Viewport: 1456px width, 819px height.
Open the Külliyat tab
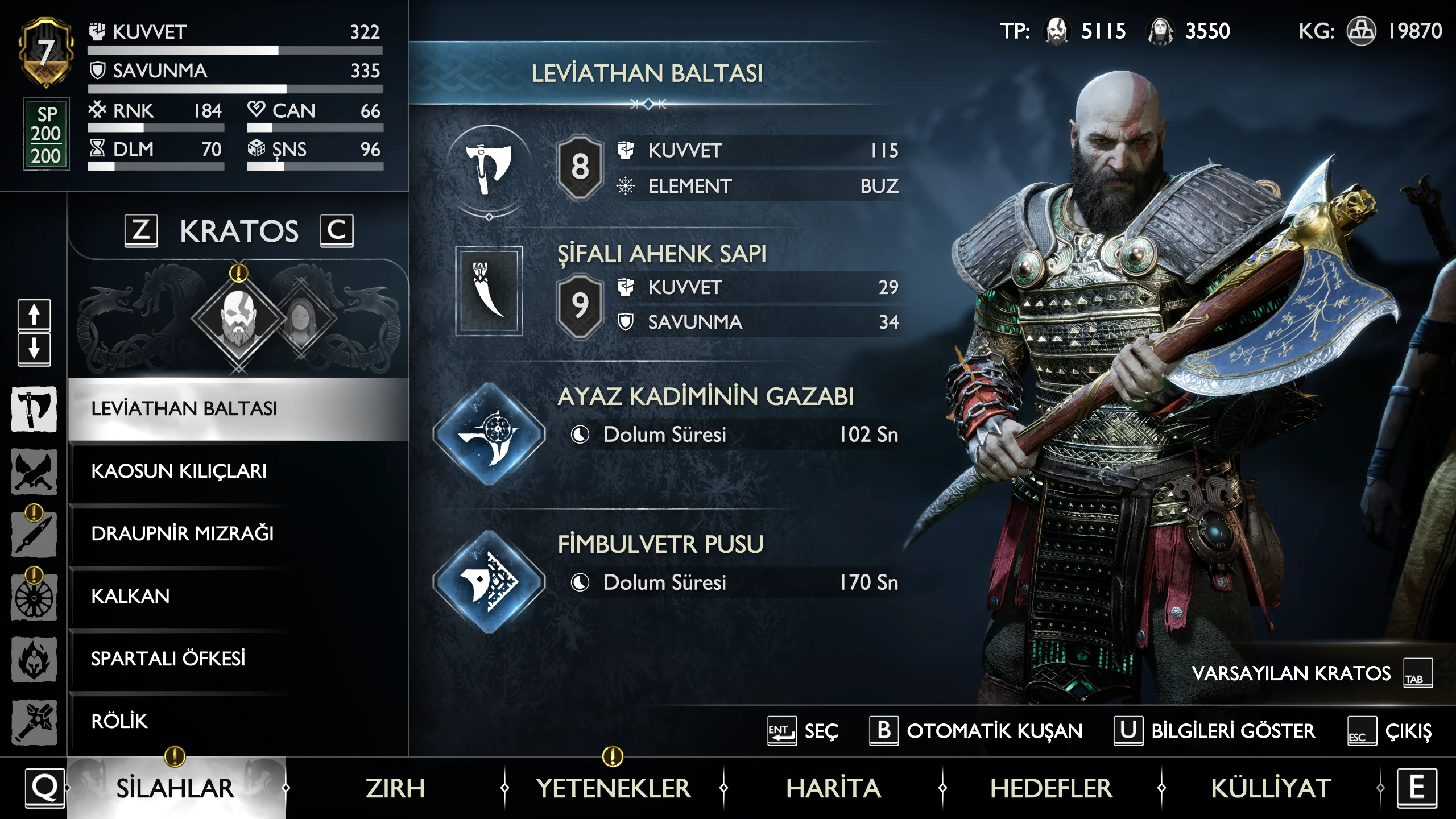tap(1271, 788)
